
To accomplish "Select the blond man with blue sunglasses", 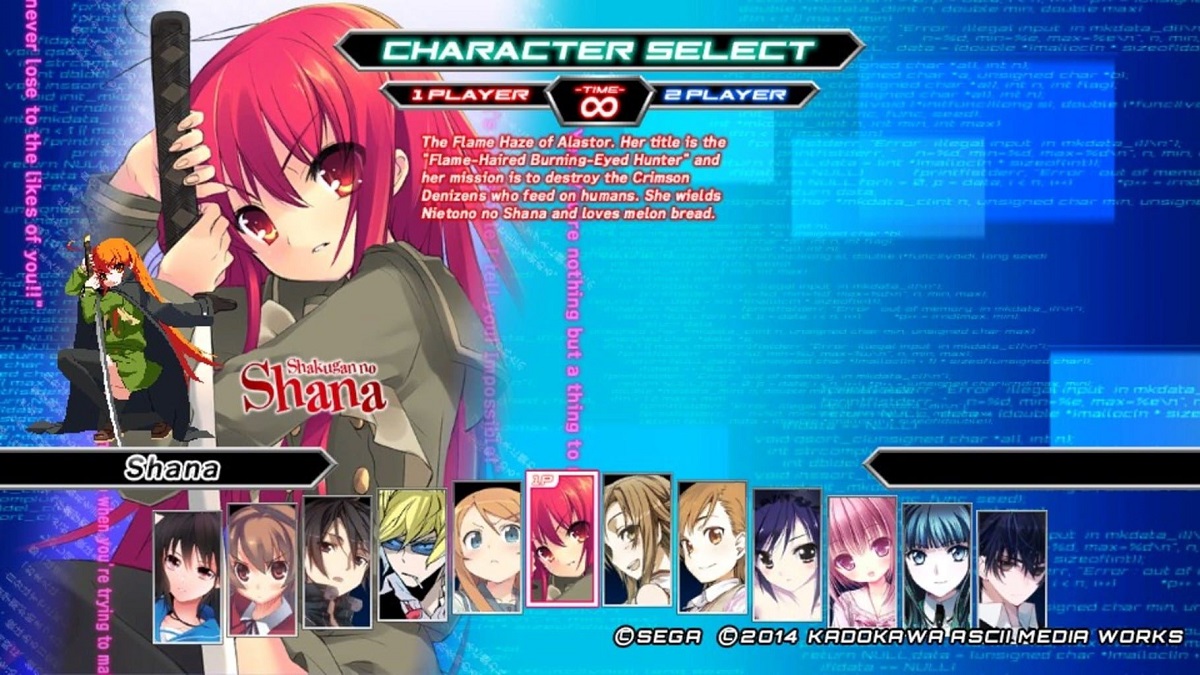I will (412, 555).
